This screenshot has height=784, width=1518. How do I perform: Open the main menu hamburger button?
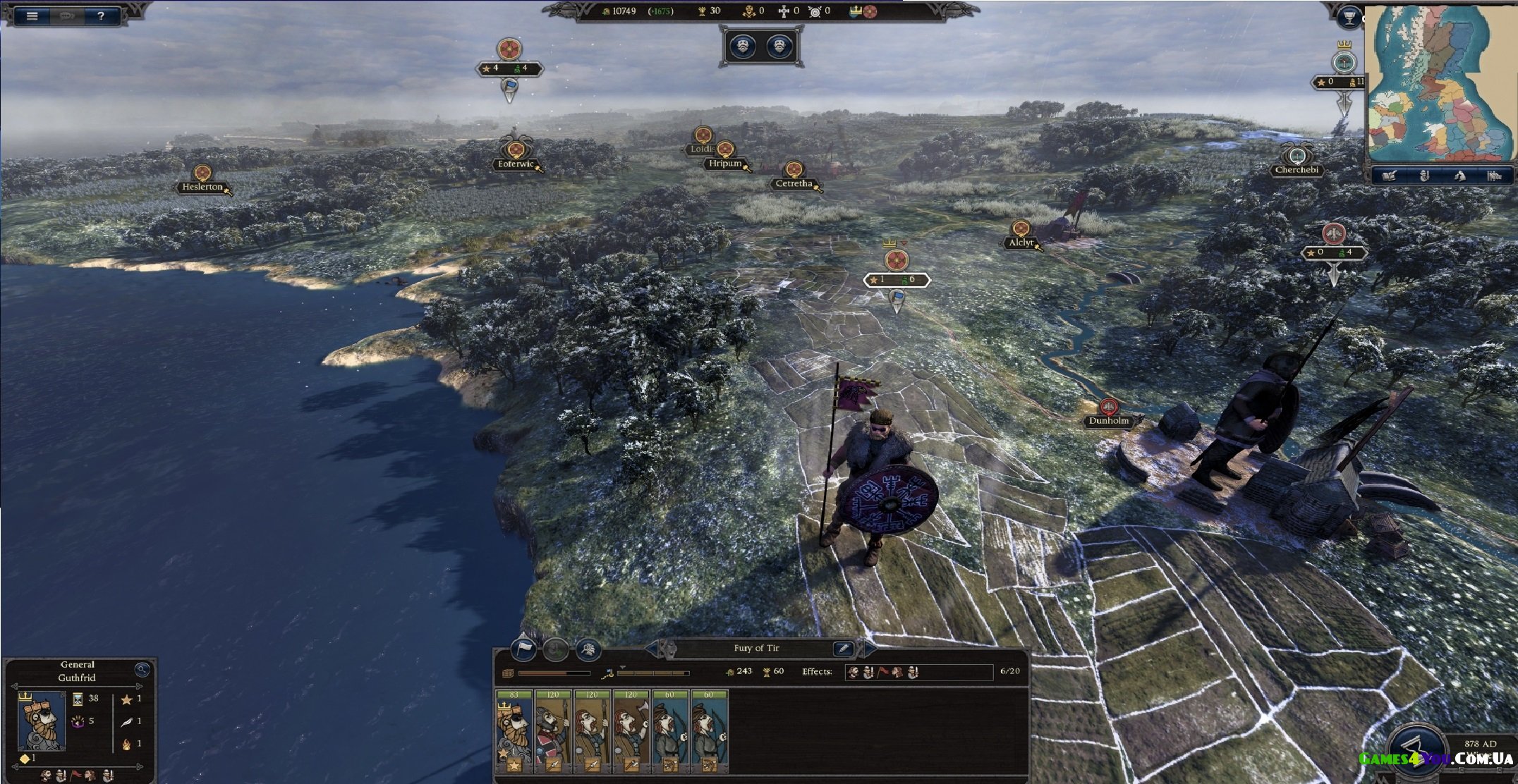pyautogui.click(x=32, y=16)
